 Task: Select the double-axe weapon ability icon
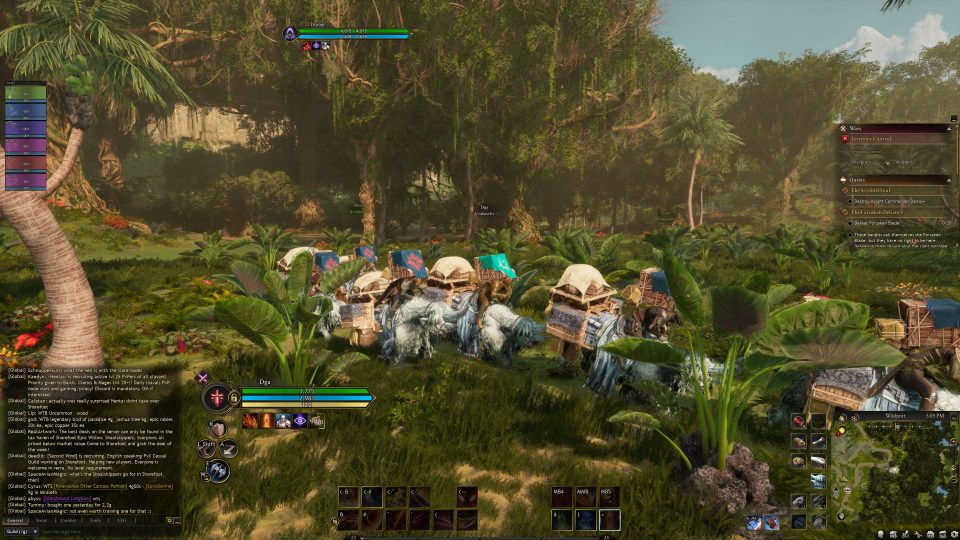coord(218,470)
